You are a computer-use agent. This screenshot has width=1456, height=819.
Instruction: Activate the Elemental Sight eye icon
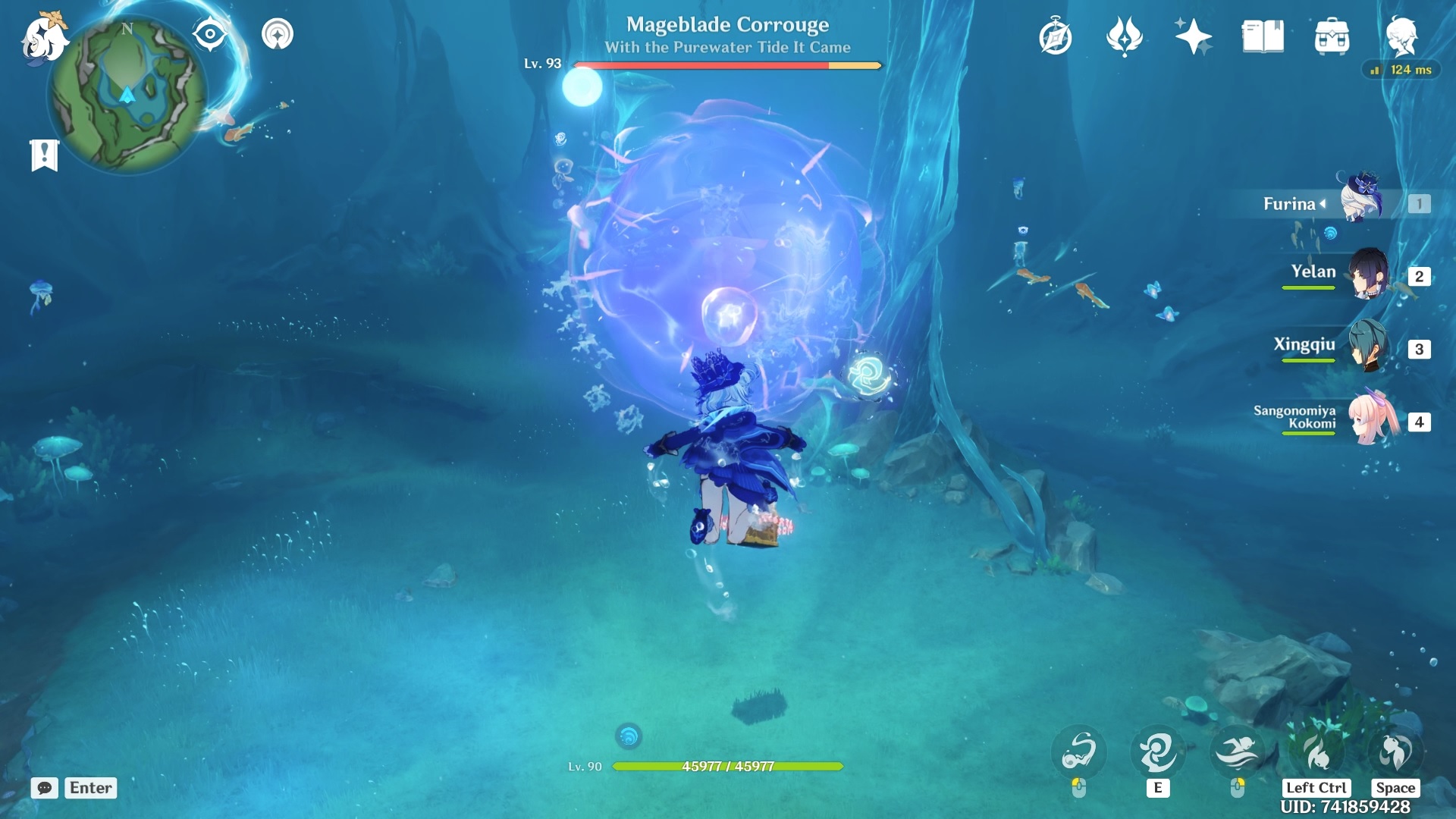pyautogui.click(x=210, y=33)
